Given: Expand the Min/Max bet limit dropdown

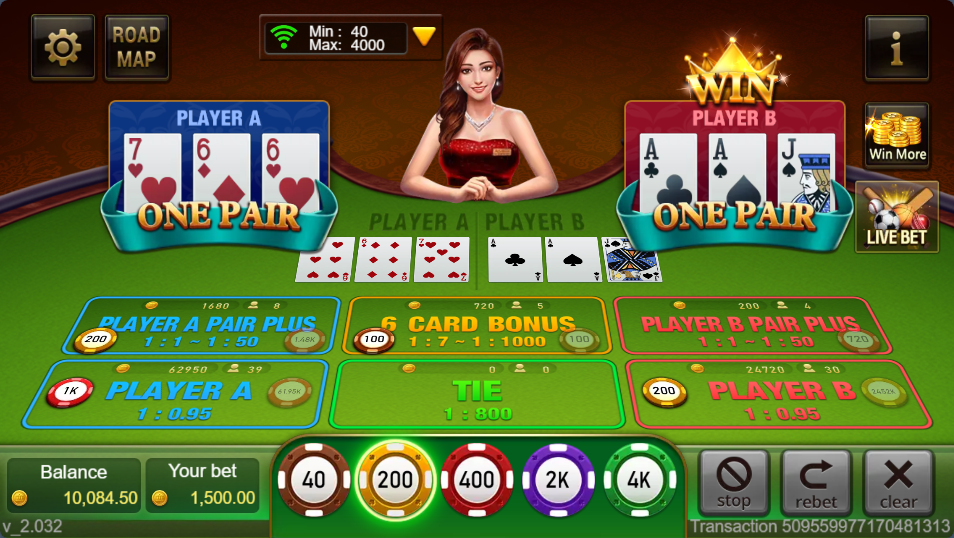Looking at the screenshot, I should pos(424,37).
